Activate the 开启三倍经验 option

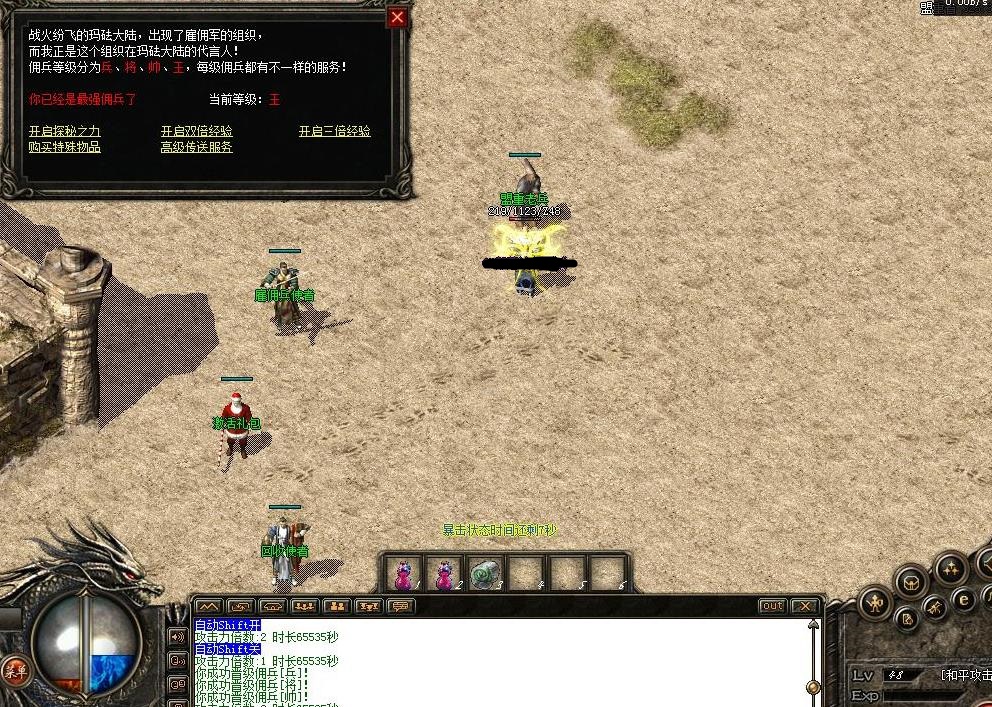pos(334,131)
